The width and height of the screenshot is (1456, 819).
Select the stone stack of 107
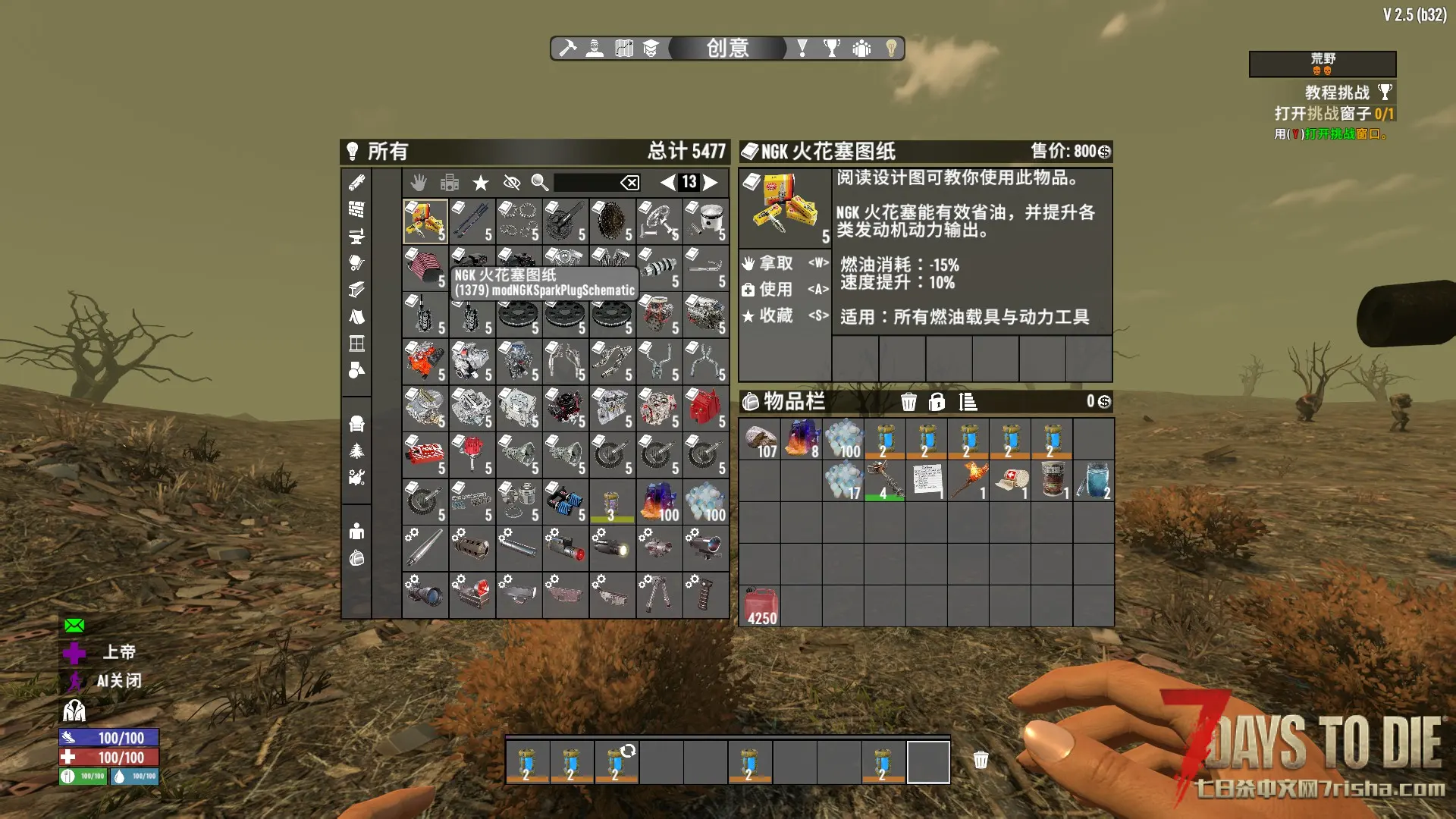tap(761, 440)
